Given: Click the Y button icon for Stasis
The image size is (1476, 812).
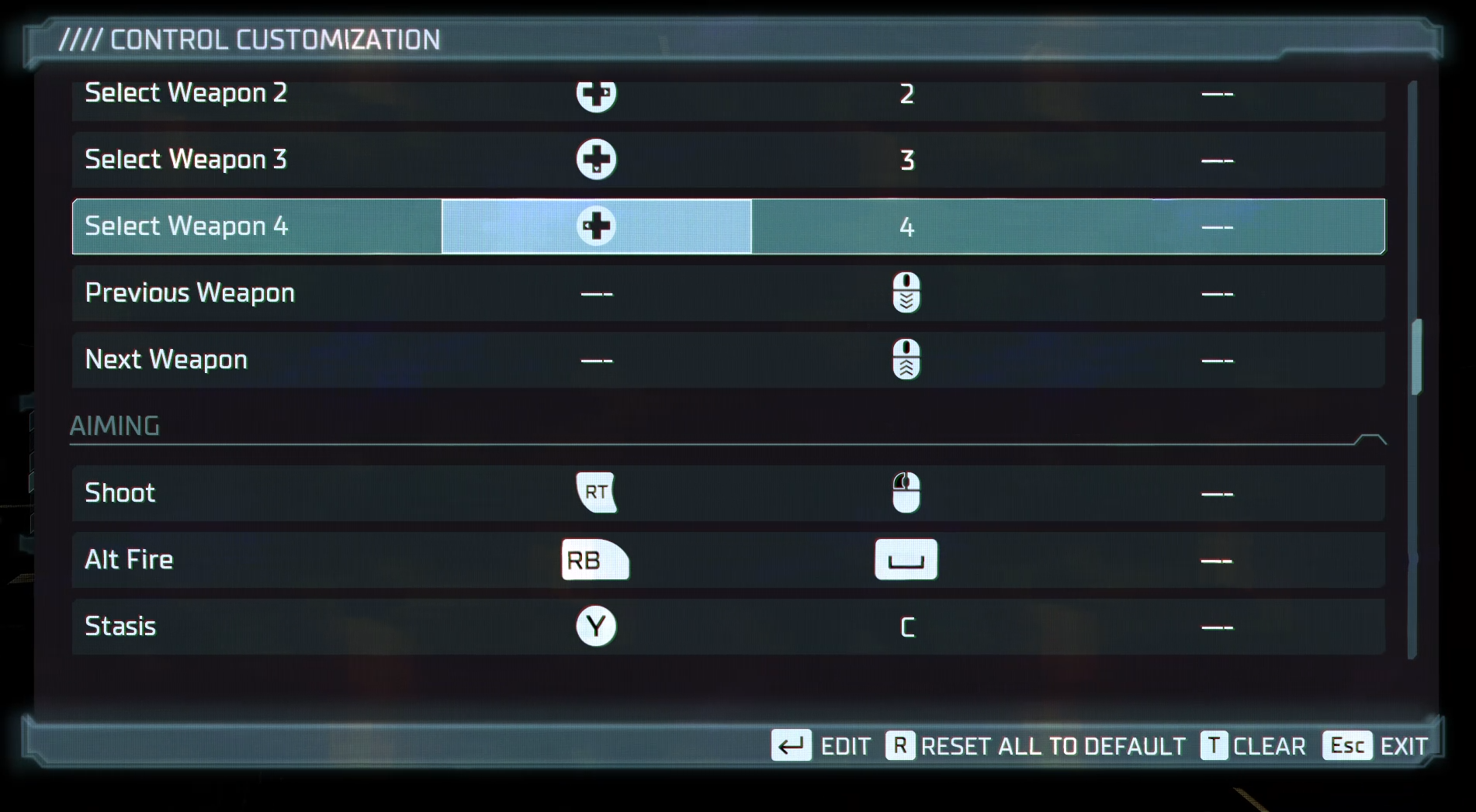Looking at the screenshot, I should click(594, 627).
